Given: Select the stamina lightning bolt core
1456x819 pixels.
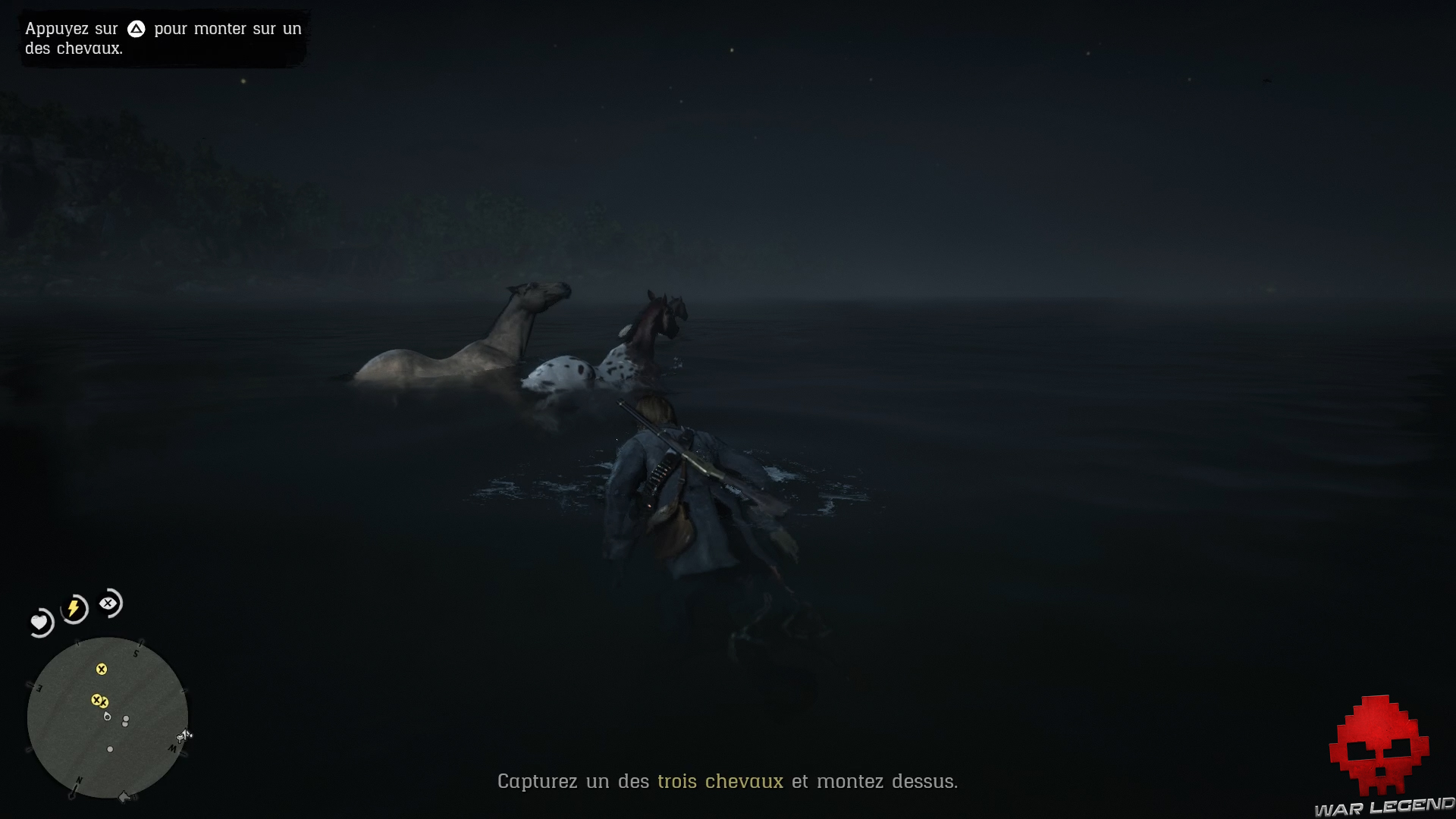Looking at the screenshot, I should pos(73,606).
